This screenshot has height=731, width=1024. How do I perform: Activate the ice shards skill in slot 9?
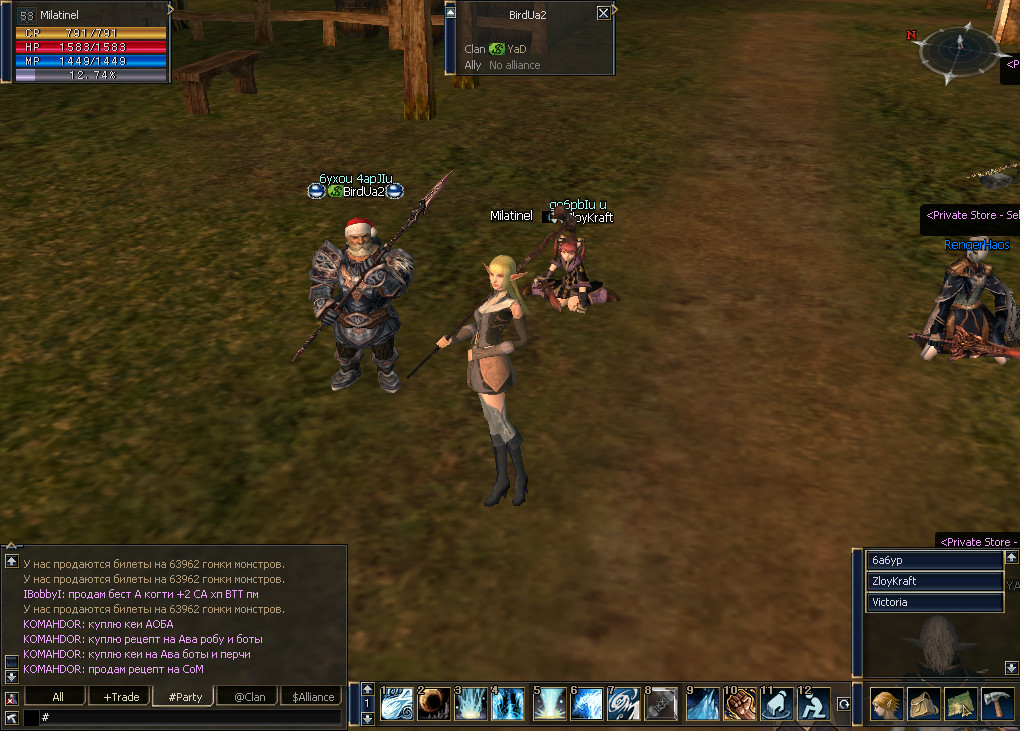[x=701, y=703]
